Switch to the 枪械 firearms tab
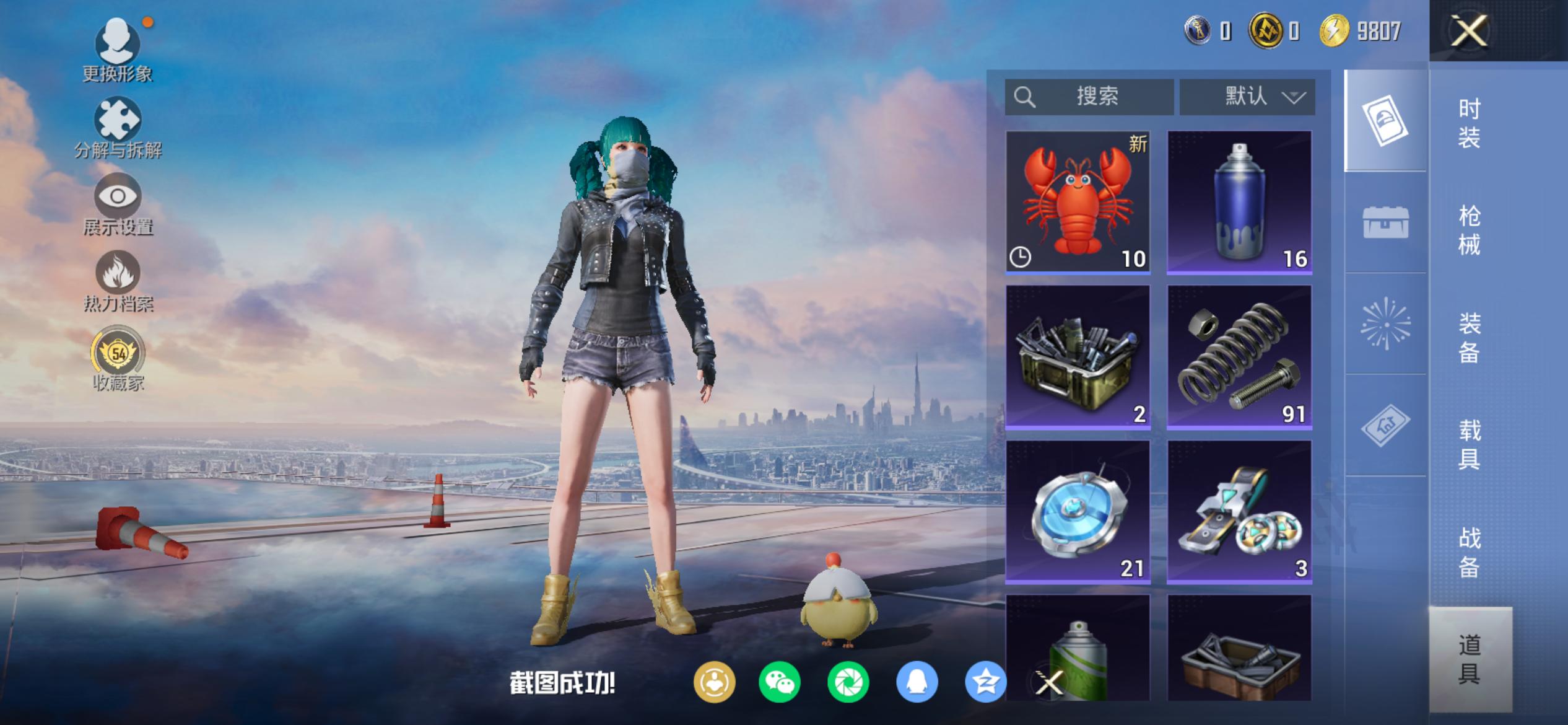Screen dimensions: 1568x725 (1469, 230)
